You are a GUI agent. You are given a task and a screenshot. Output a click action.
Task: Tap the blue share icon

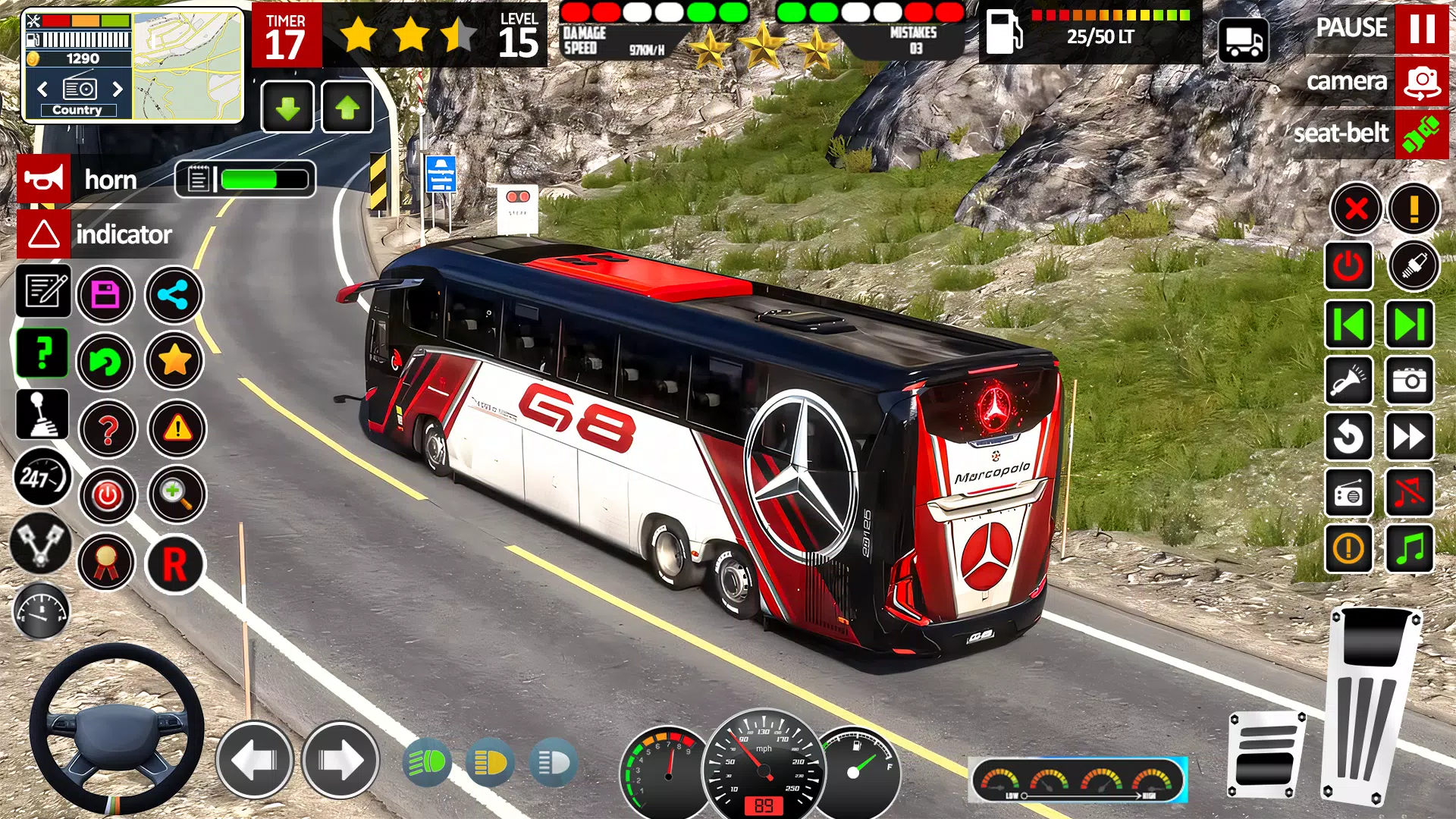point(173,296)
